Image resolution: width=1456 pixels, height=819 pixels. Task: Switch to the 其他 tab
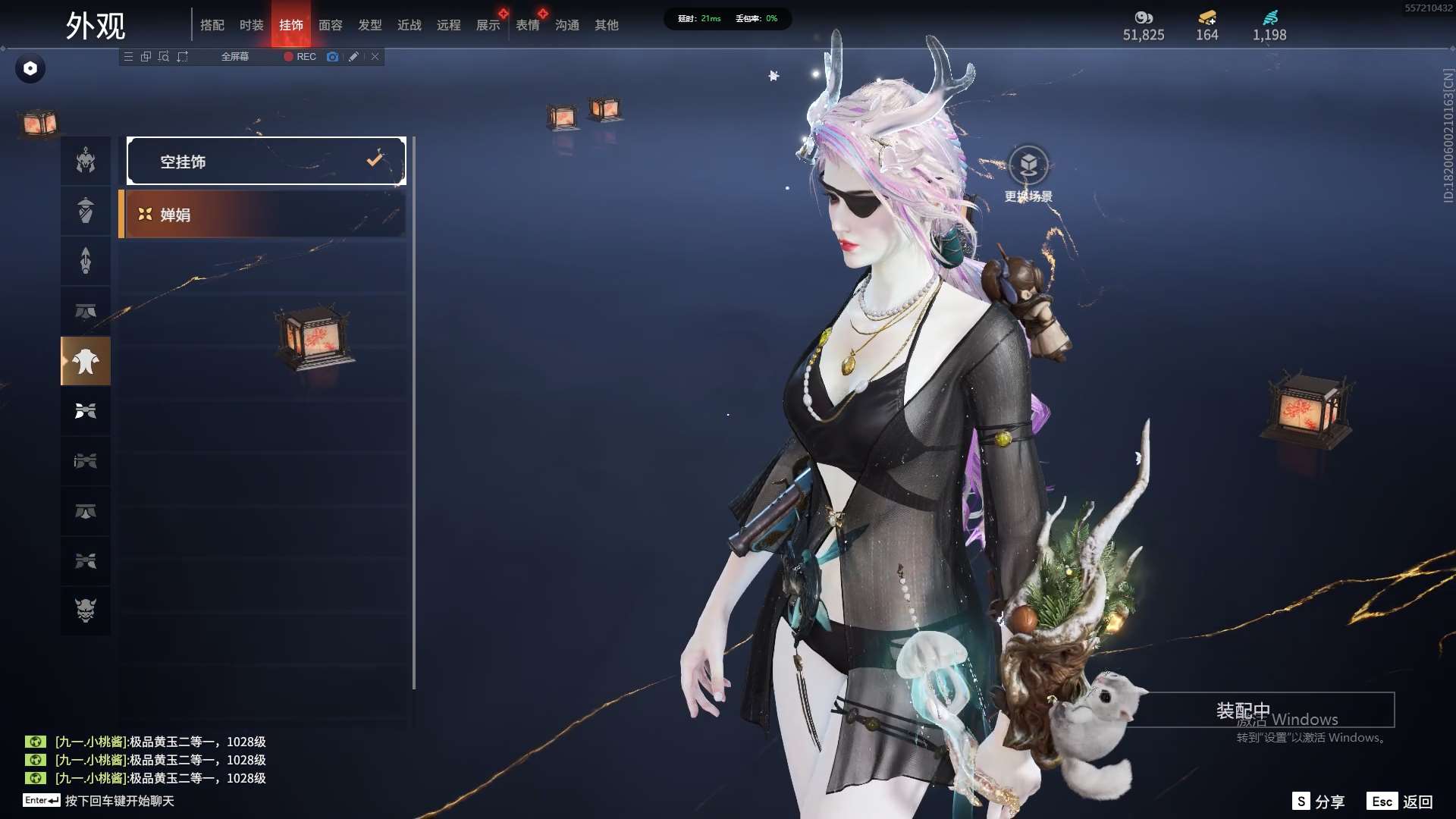tap(607, 25)
